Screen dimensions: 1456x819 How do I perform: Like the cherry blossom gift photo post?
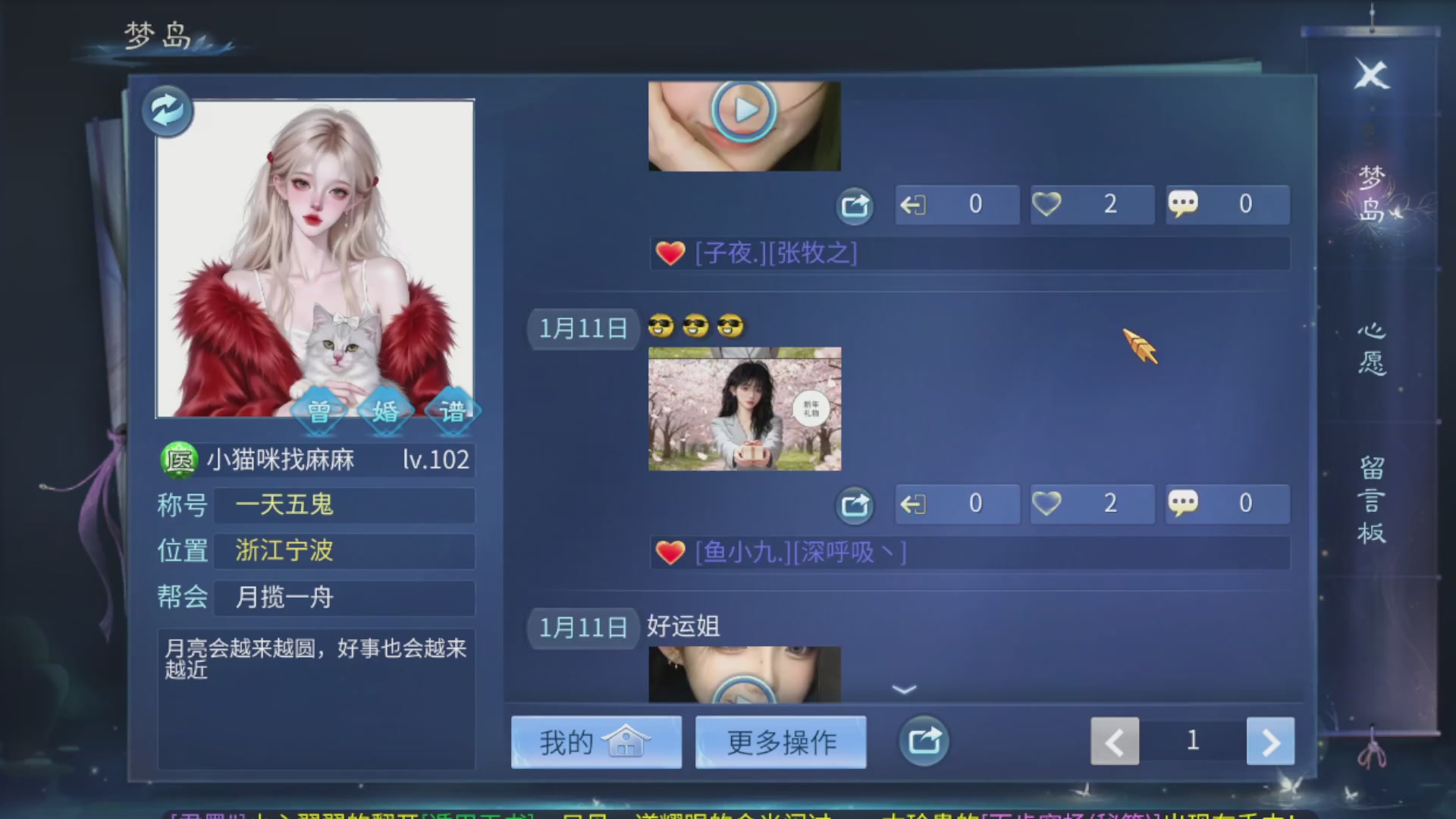pyautogui.click(x=1090, y=503)
